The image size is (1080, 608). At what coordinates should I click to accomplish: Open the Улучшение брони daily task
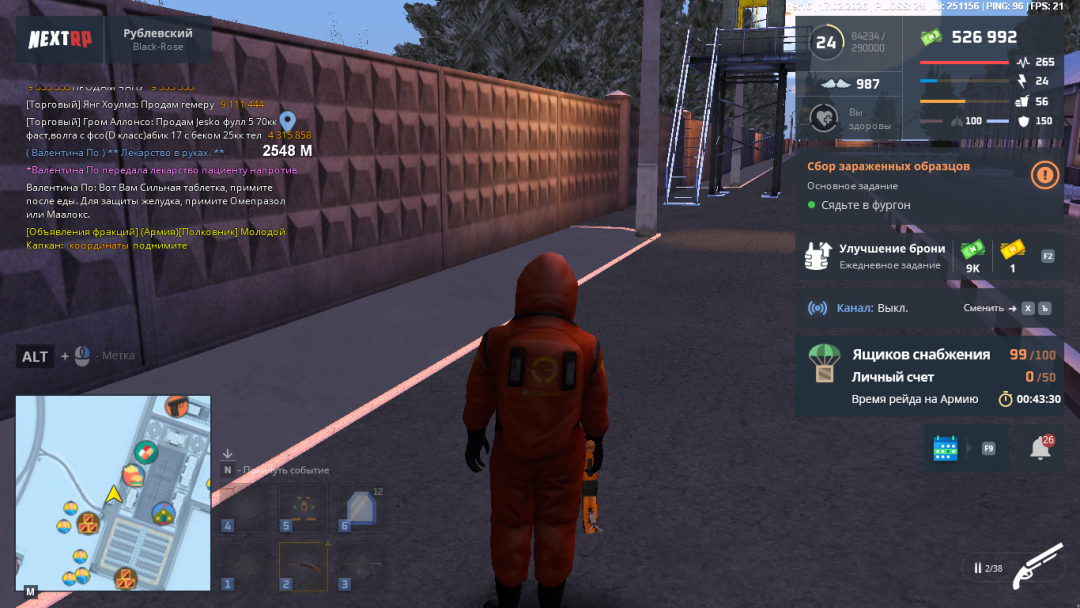891,255
